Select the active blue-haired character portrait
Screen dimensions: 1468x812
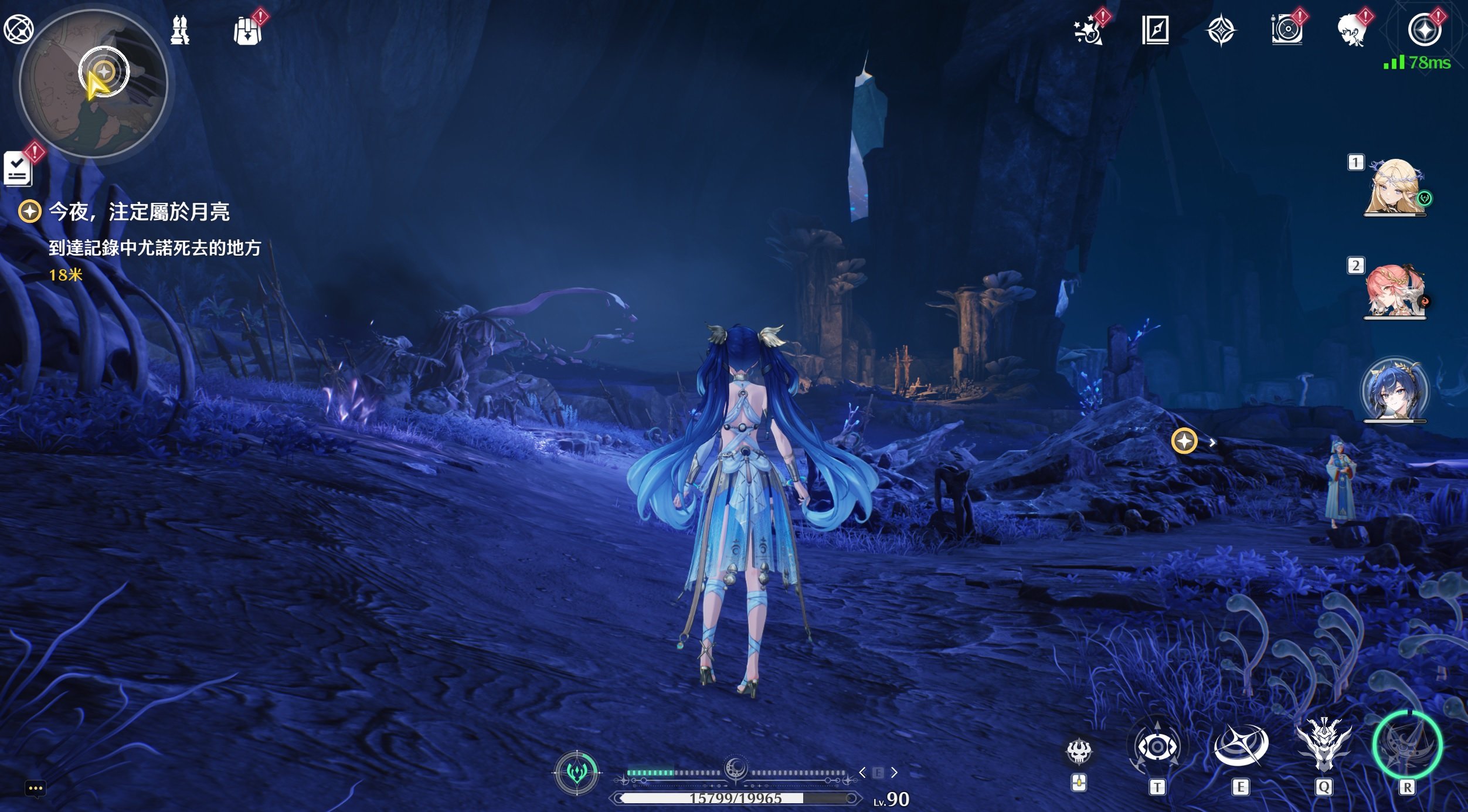[1394, 391]
